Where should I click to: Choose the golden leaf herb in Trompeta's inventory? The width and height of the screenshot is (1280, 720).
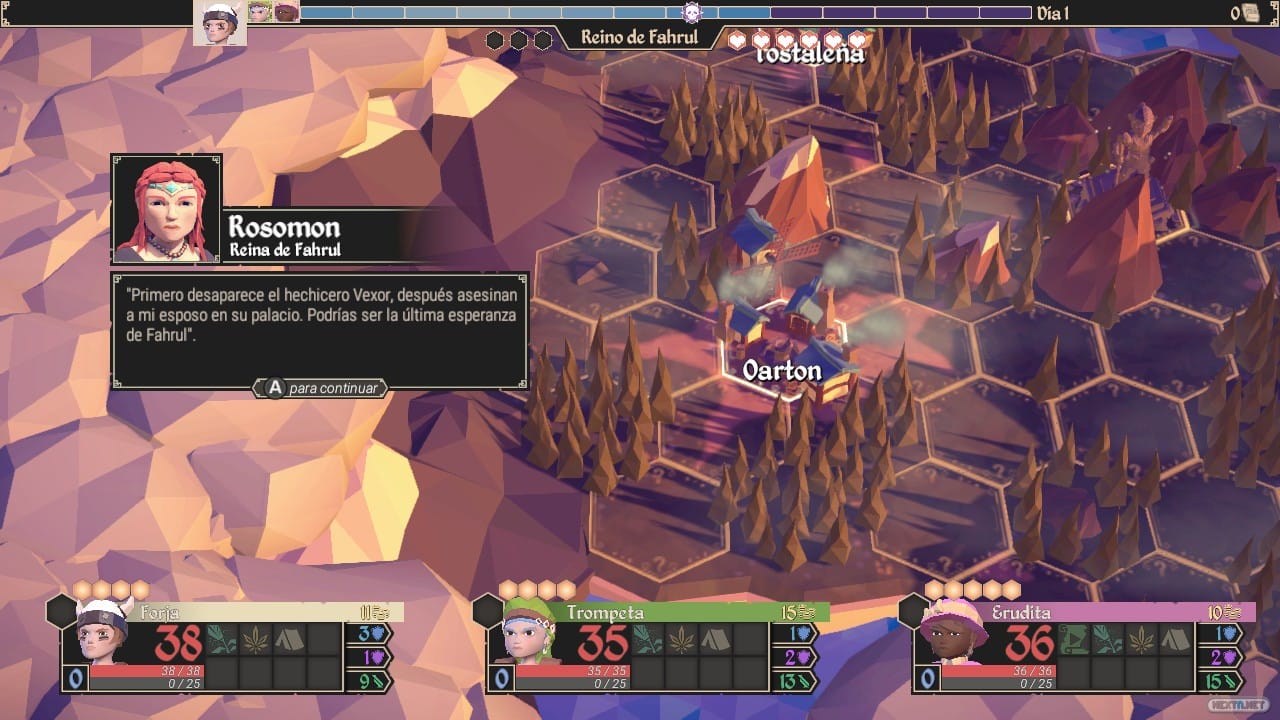point(682,640)
